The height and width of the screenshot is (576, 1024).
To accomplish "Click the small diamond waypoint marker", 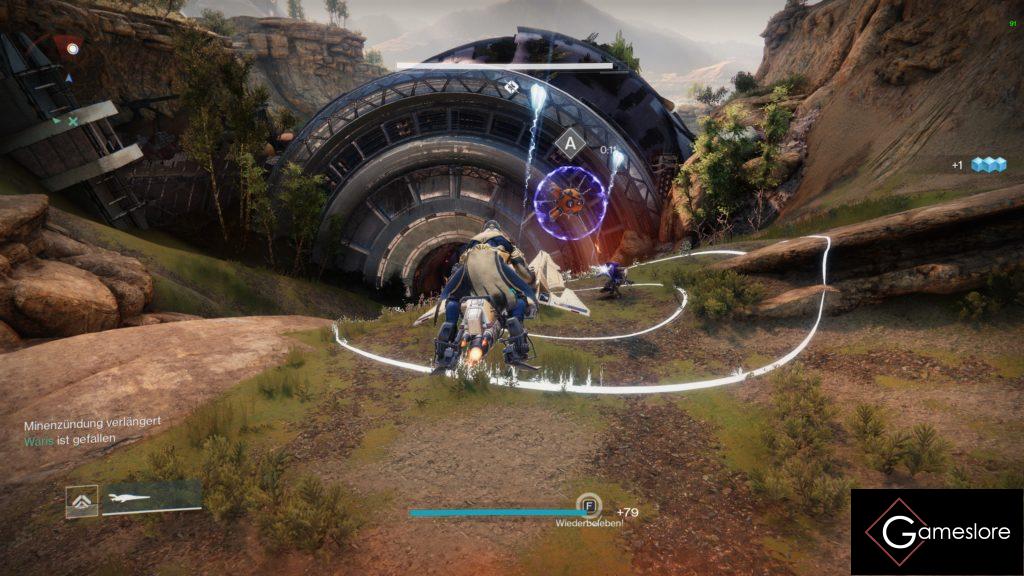I will coord(511,87).
